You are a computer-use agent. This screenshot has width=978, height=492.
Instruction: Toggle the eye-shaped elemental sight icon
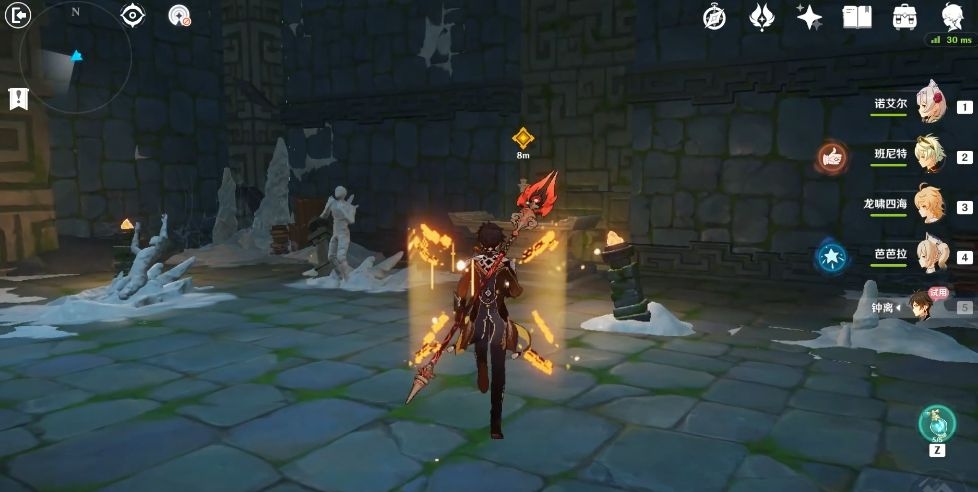pos(133,15)
